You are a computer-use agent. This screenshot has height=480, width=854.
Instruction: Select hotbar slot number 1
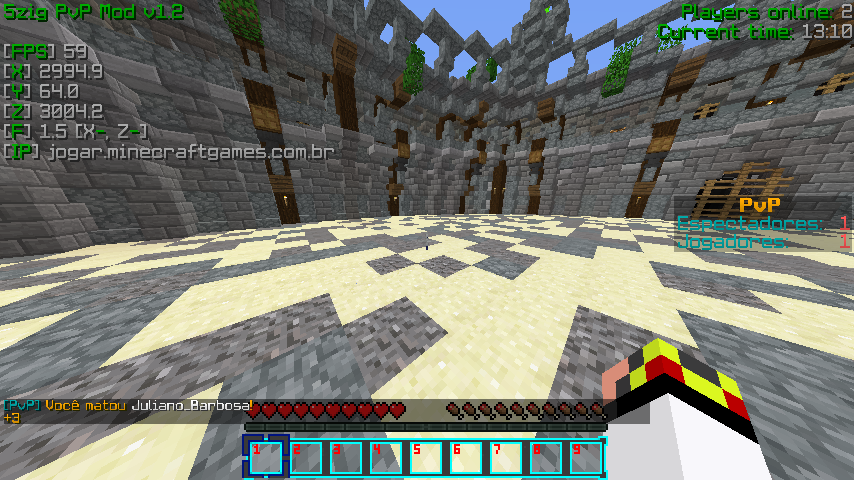click(x=266, y=457)
